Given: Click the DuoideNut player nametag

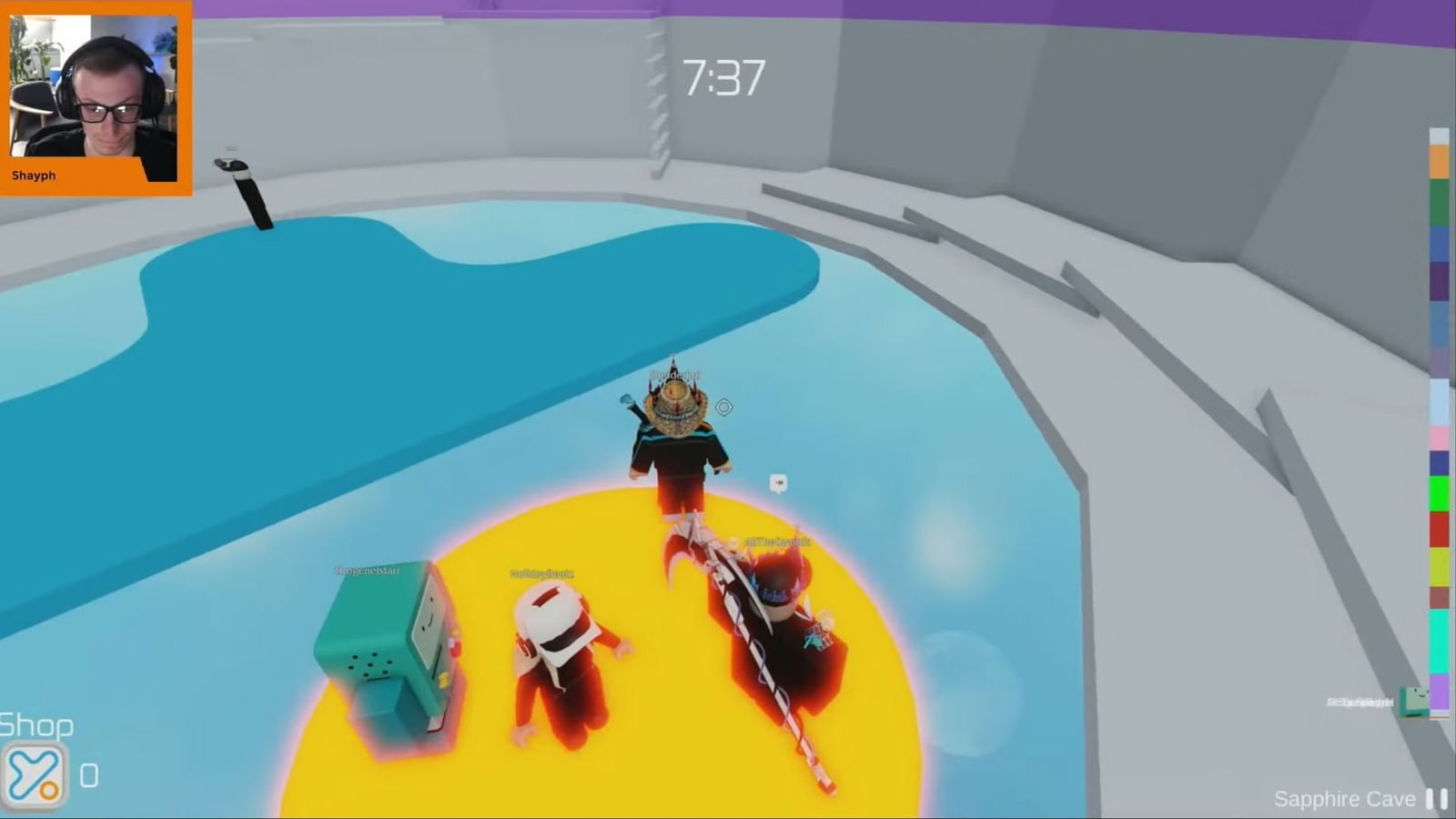Looking at the screenshot, I should [673, 375].
